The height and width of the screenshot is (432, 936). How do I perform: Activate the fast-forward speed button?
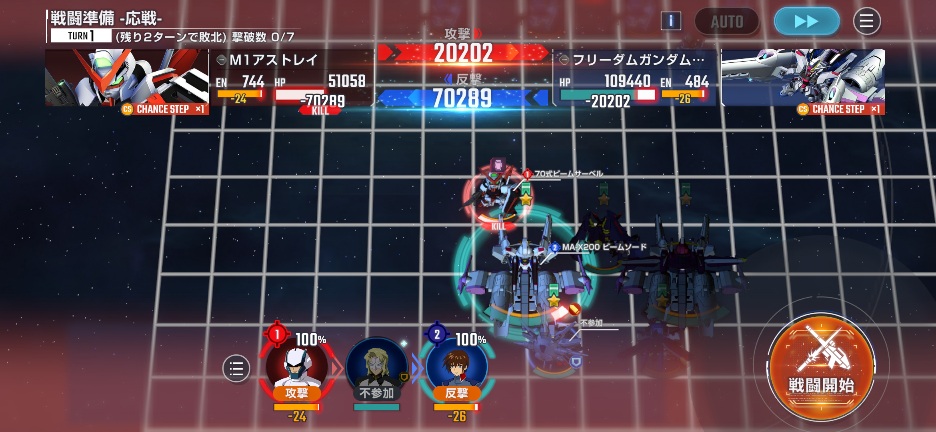(805, 21)
